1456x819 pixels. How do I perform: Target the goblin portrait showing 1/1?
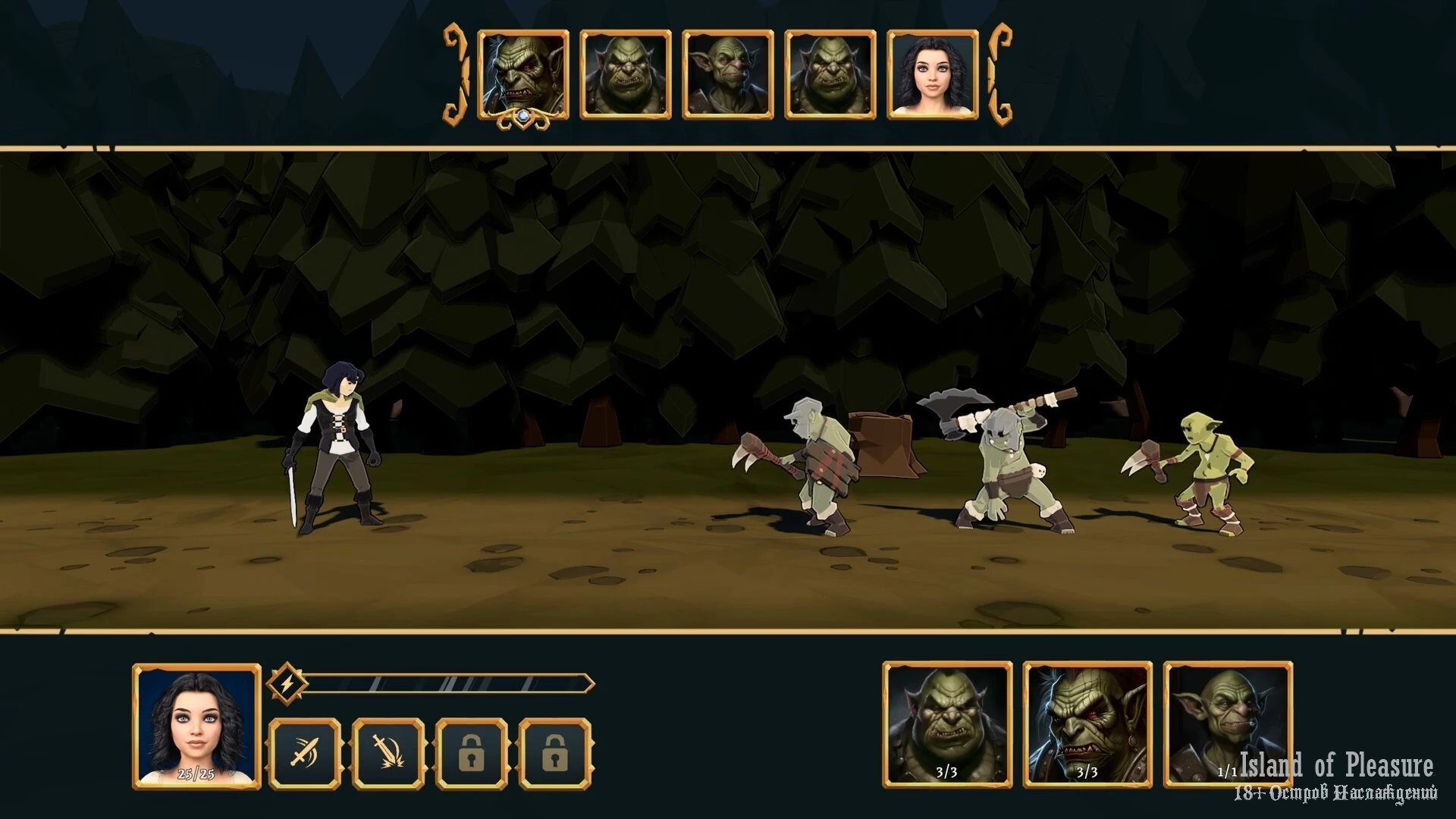point(1226,725)
